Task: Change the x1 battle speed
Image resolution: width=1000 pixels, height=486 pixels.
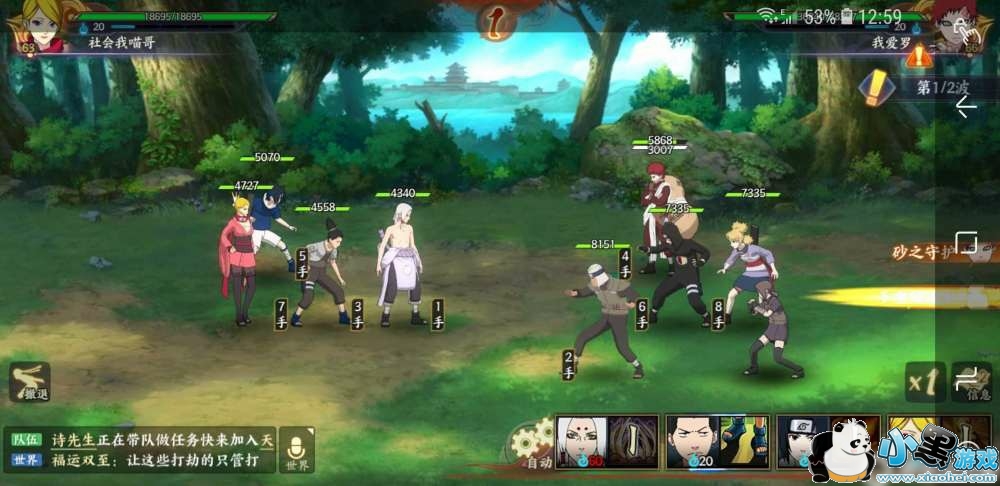Action: click(x=924, y=381)
